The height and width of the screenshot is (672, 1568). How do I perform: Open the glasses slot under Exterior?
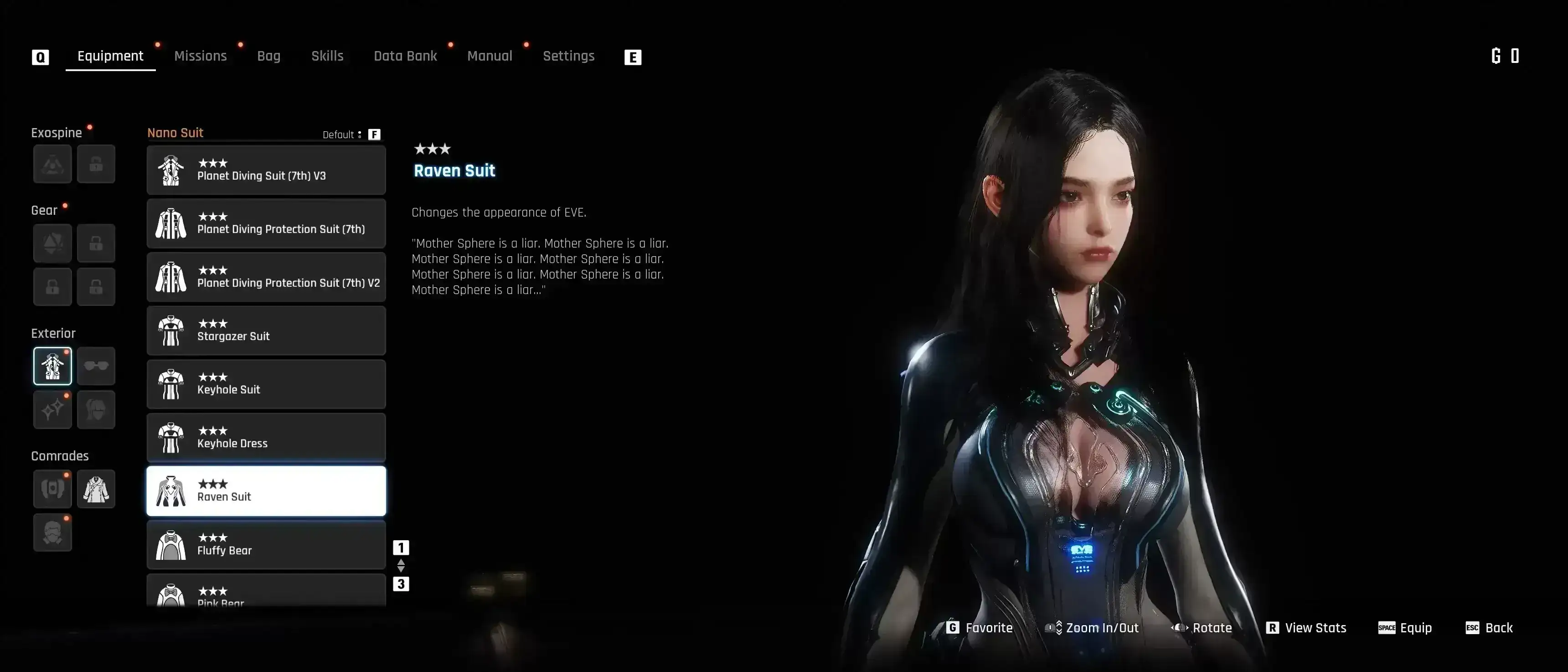tap(96, 366)
